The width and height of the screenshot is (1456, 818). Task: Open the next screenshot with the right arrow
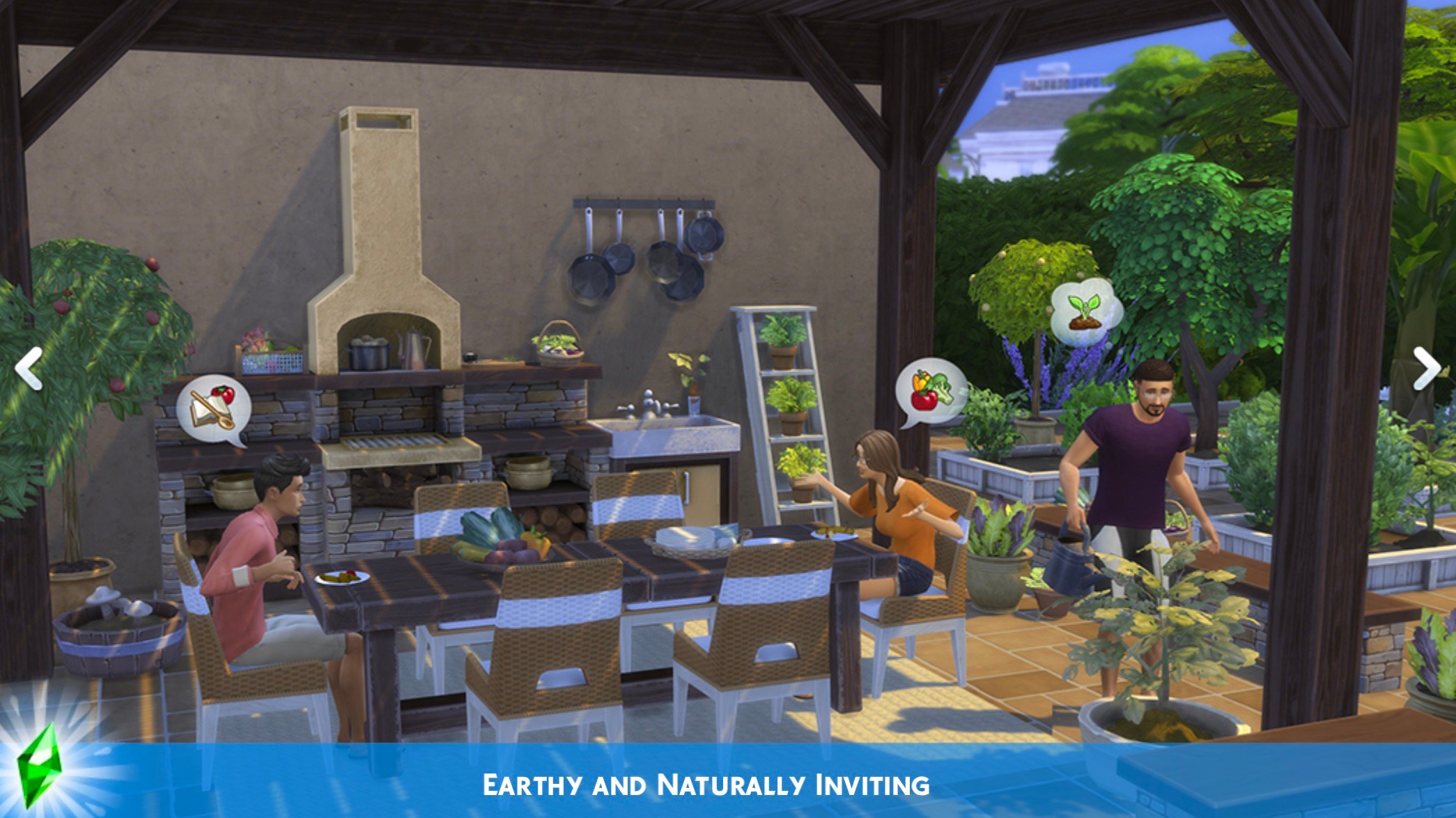tap(1429, 366)
